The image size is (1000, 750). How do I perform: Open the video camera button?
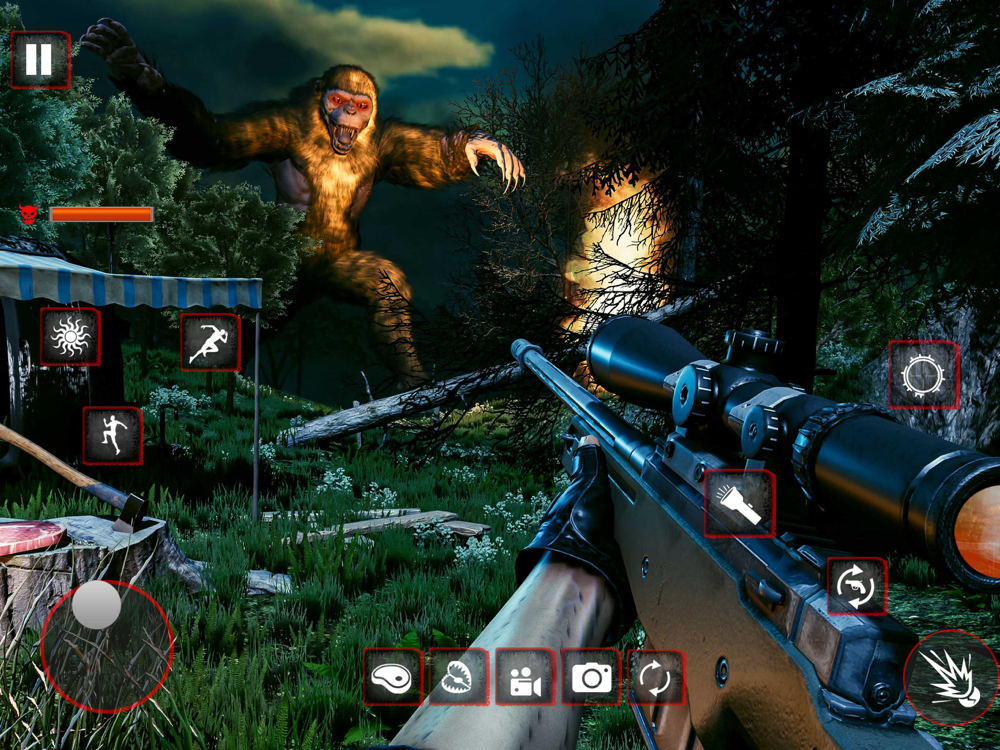pos(525,677)
